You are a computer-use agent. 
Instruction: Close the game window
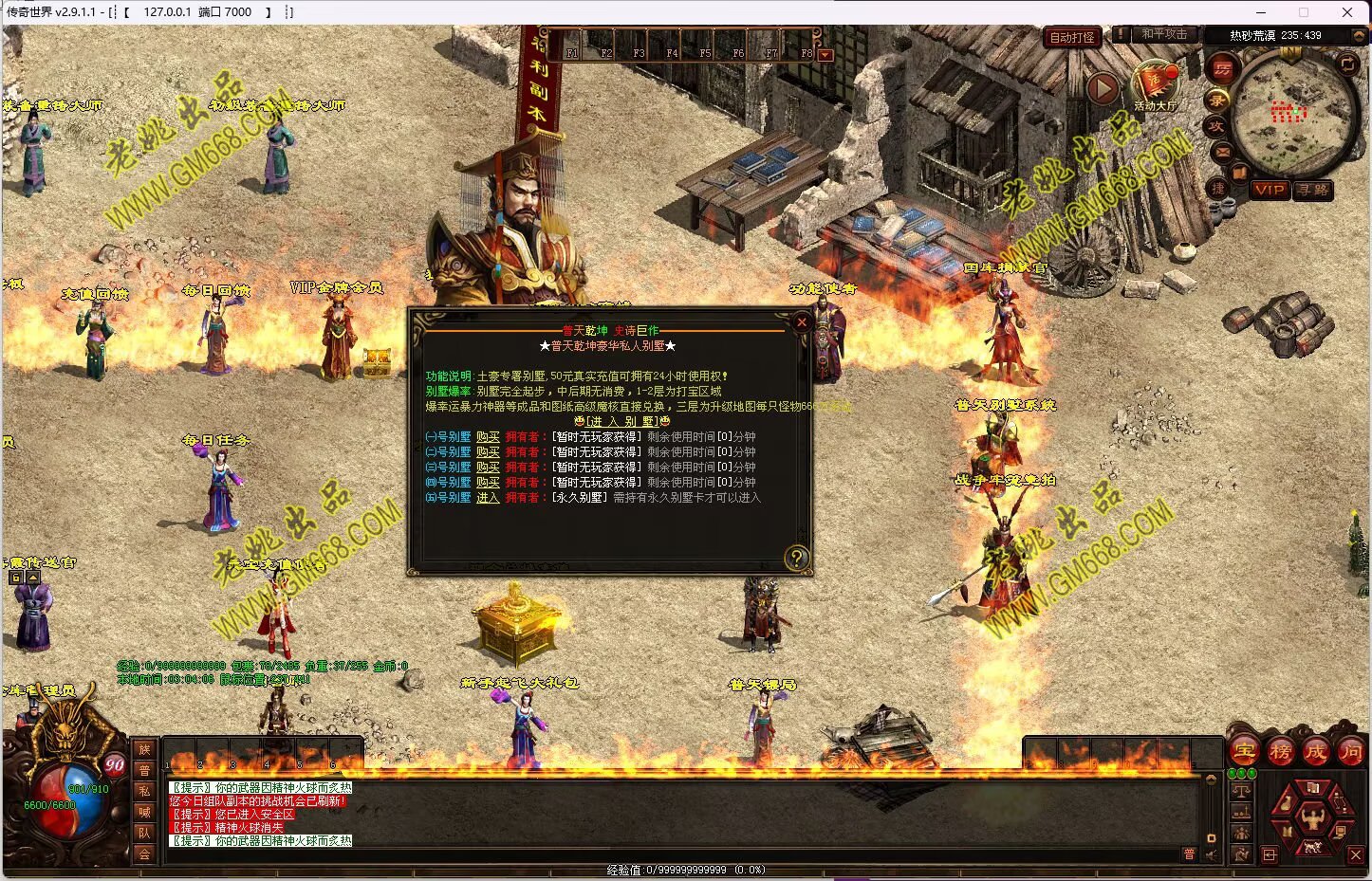point(1346,12)
